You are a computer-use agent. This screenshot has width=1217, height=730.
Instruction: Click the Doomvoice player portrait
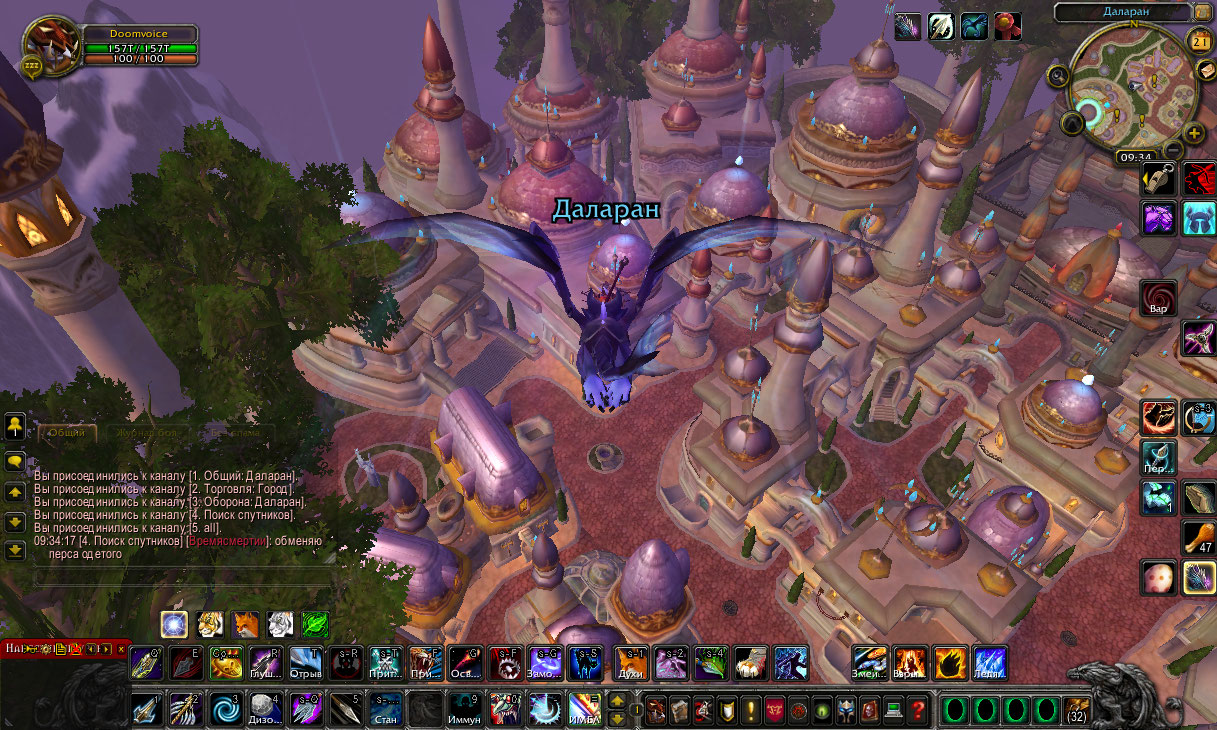(48, 45)
